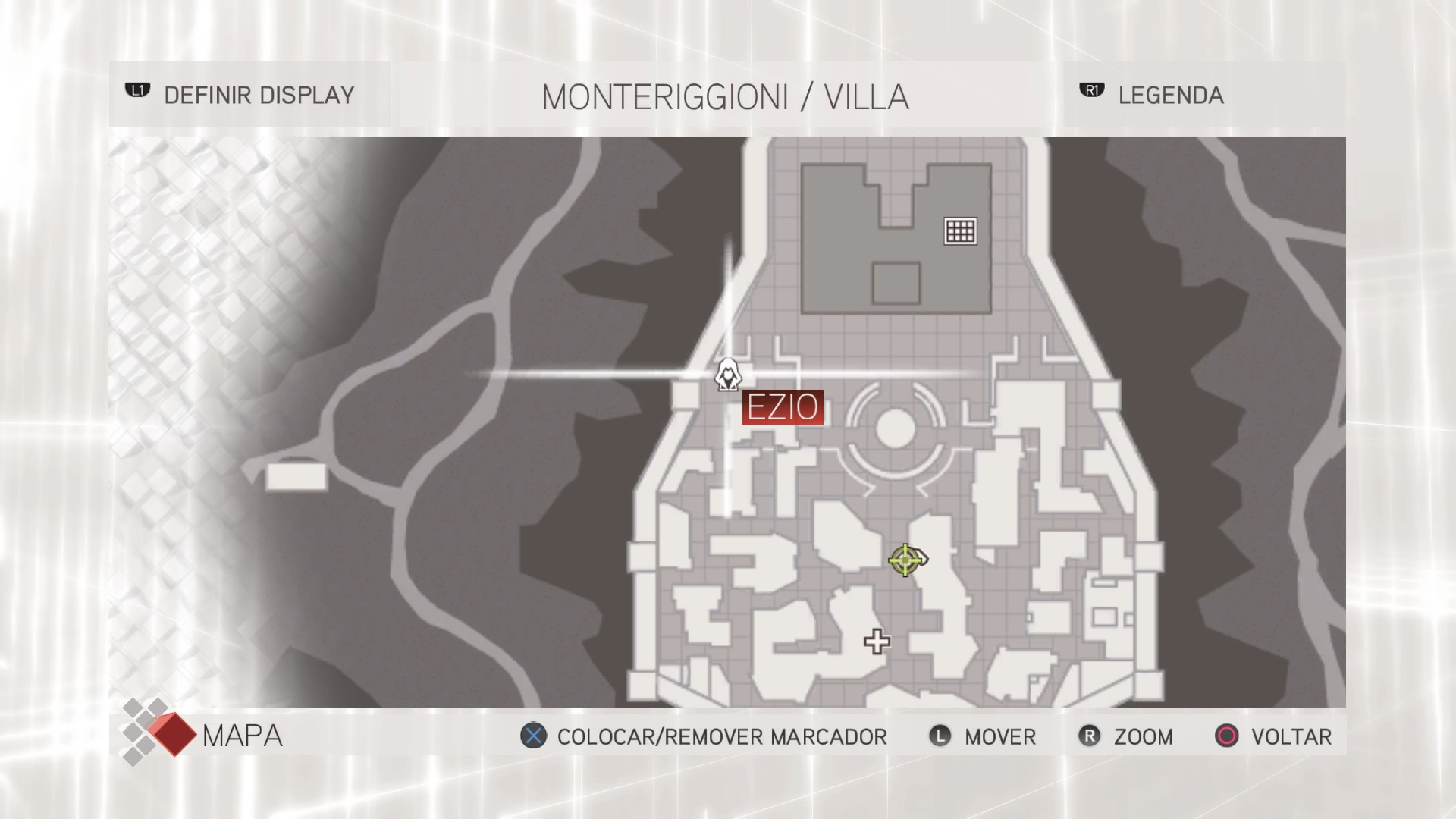Click the white cross doctor marker

point(877,642)
